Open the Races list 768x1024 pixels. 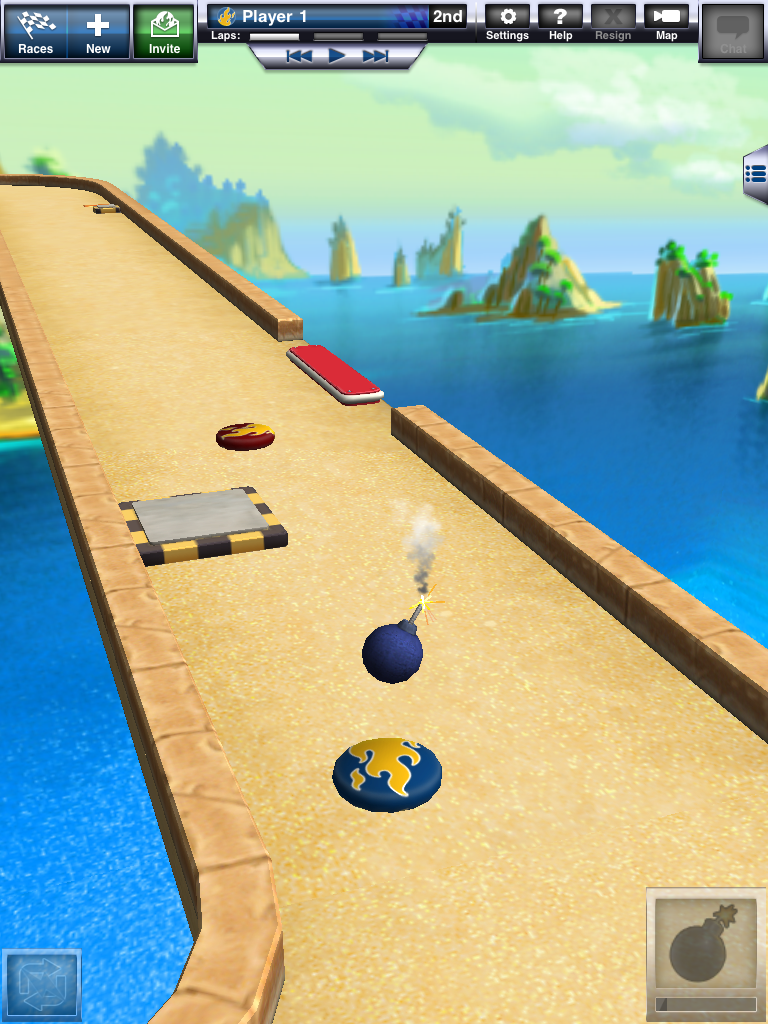coord(35,32)
